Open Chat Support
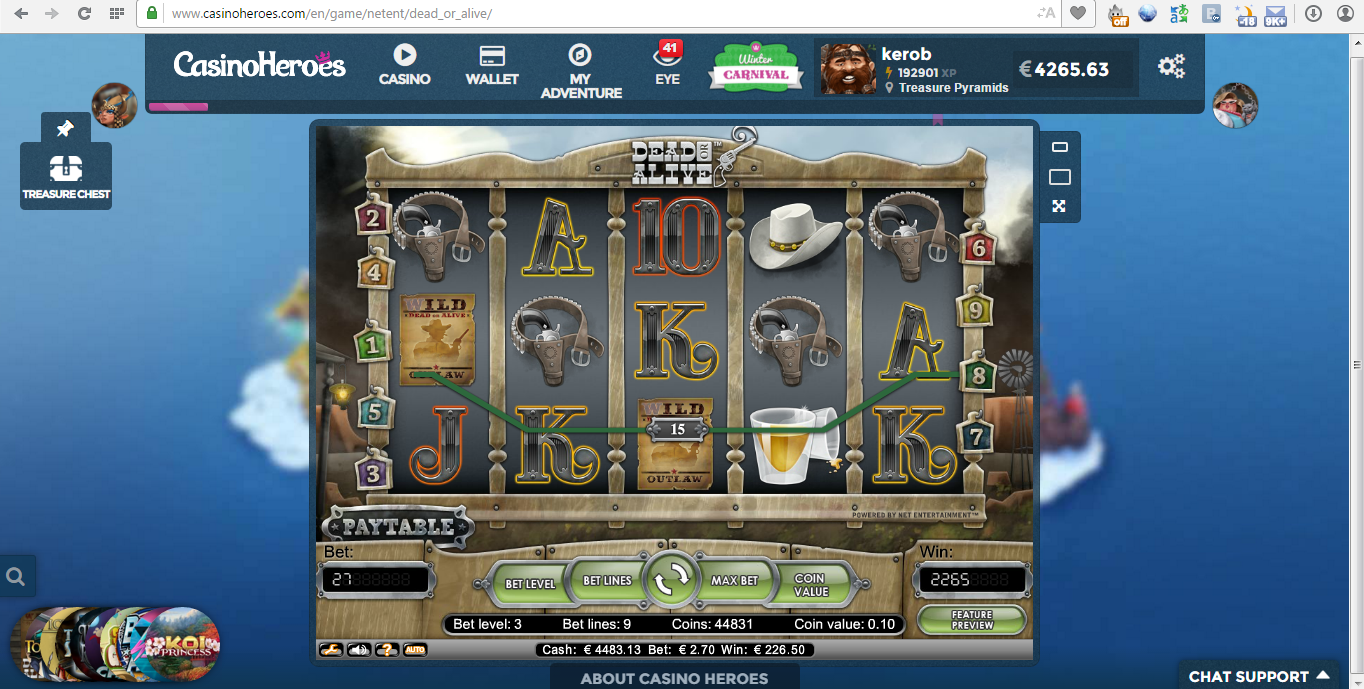Image resolution: width=1364 pixels, height=689 pixels. pyautogui.click(x=1258, y=676)
